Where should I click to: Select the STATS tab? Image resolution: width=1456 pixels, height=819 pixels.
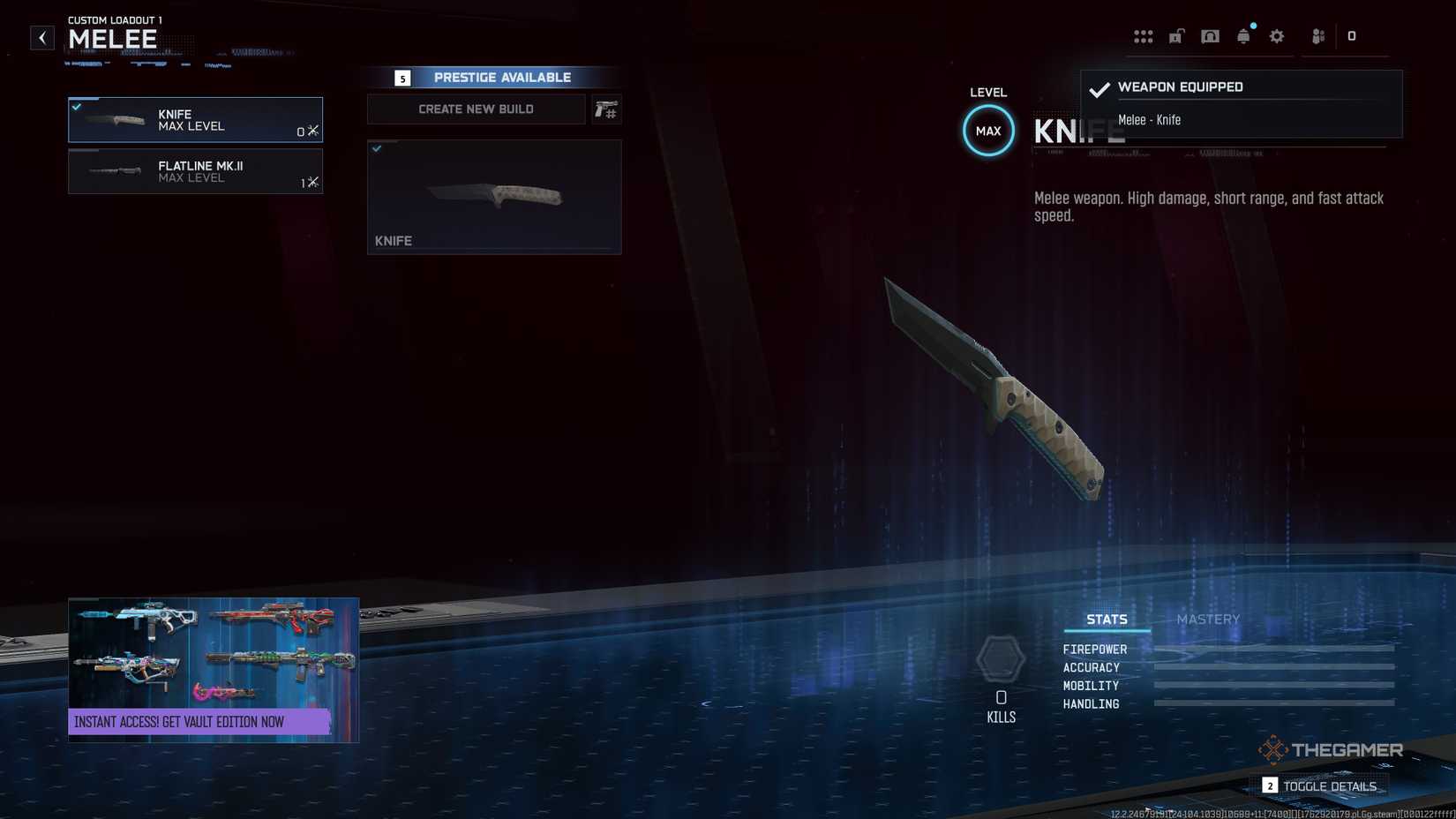(1107, 619)
